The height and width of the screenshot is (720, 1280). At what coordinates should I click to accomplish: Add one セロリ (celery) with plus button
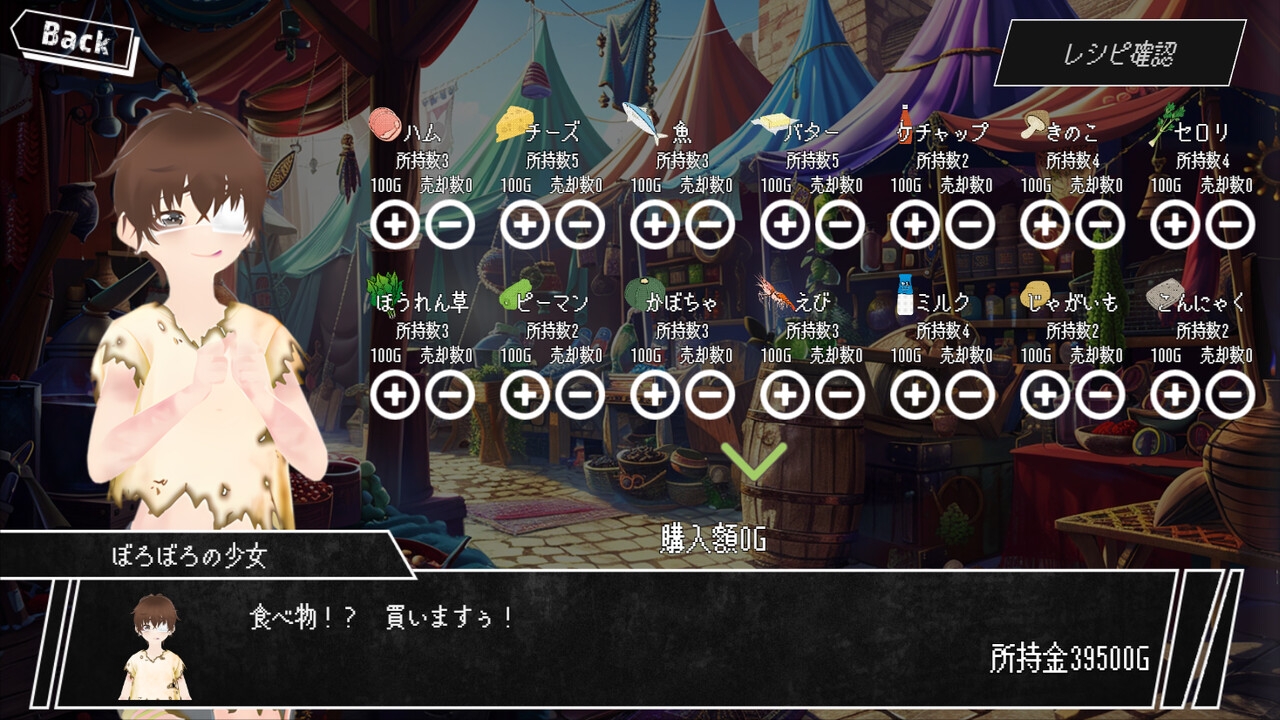tap(1175, 225)
